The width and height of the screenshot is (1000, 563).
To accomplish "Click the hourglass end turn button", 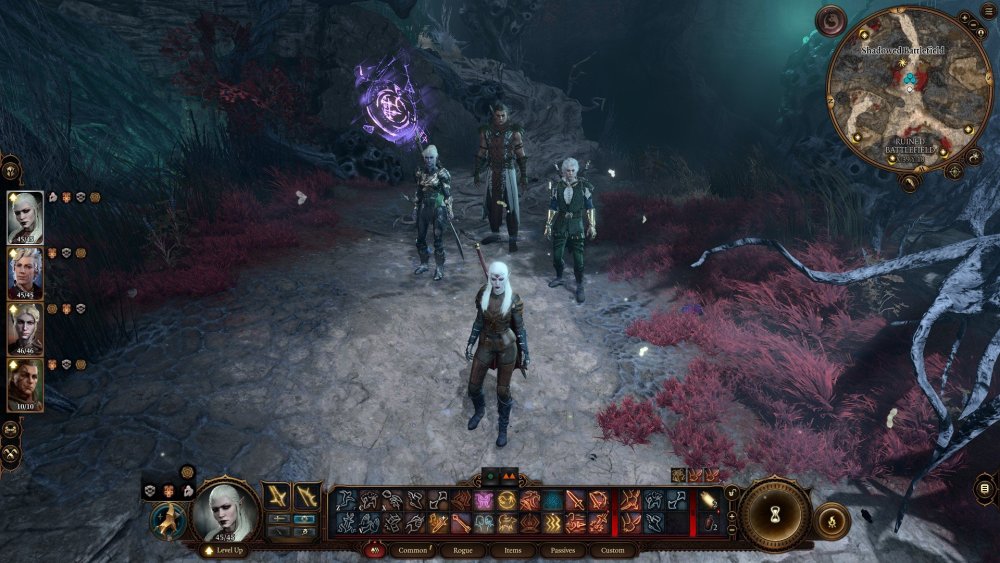I will point(774,514).
